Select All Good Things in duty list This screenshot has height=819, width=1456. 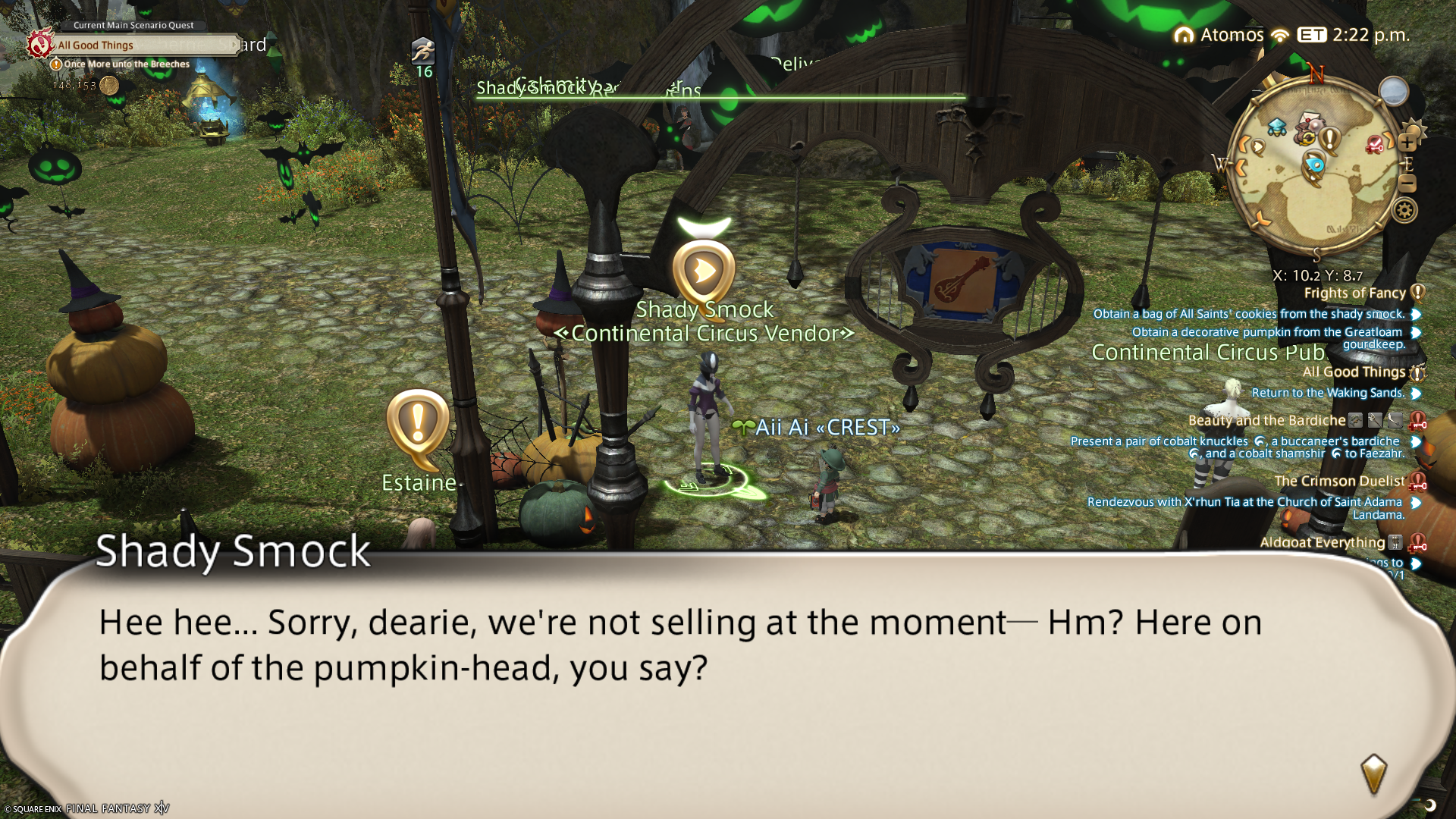[1354, 372]
